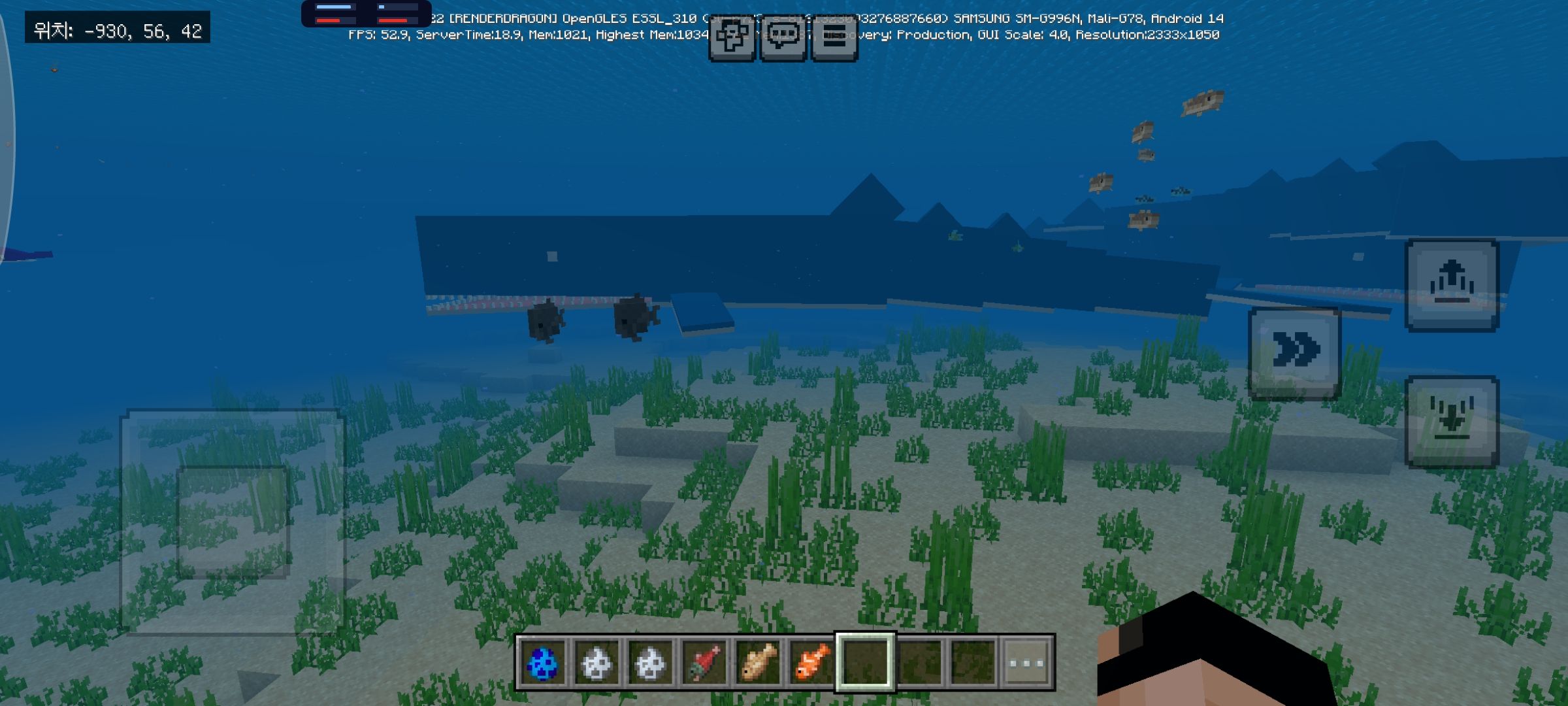The height and width of the screenshot is (706, 1568).
Task: Open inventory with the three-dot button
Action: coord(1026,662)
